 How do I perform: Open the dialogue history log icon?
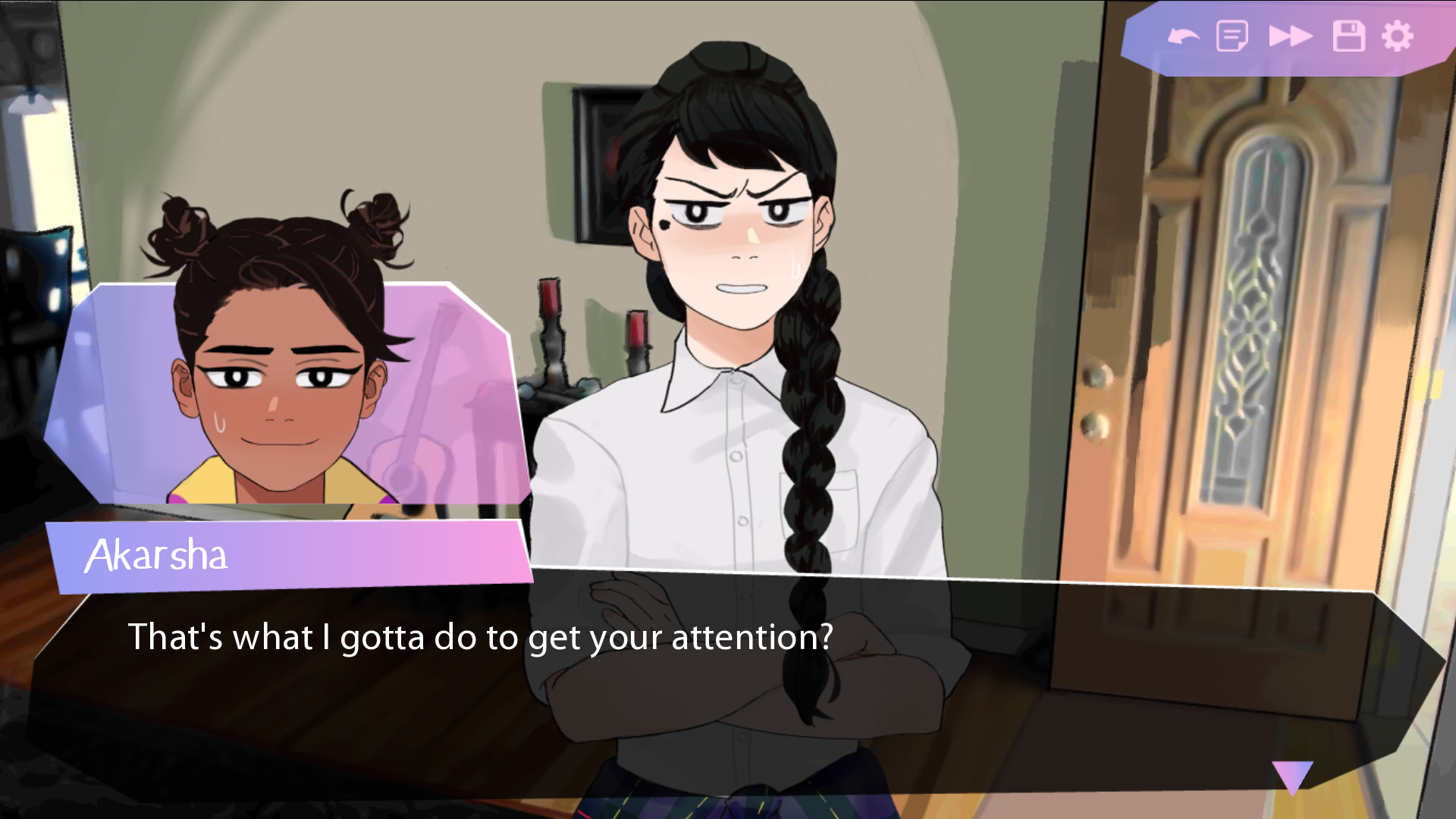coord(1233,33)
